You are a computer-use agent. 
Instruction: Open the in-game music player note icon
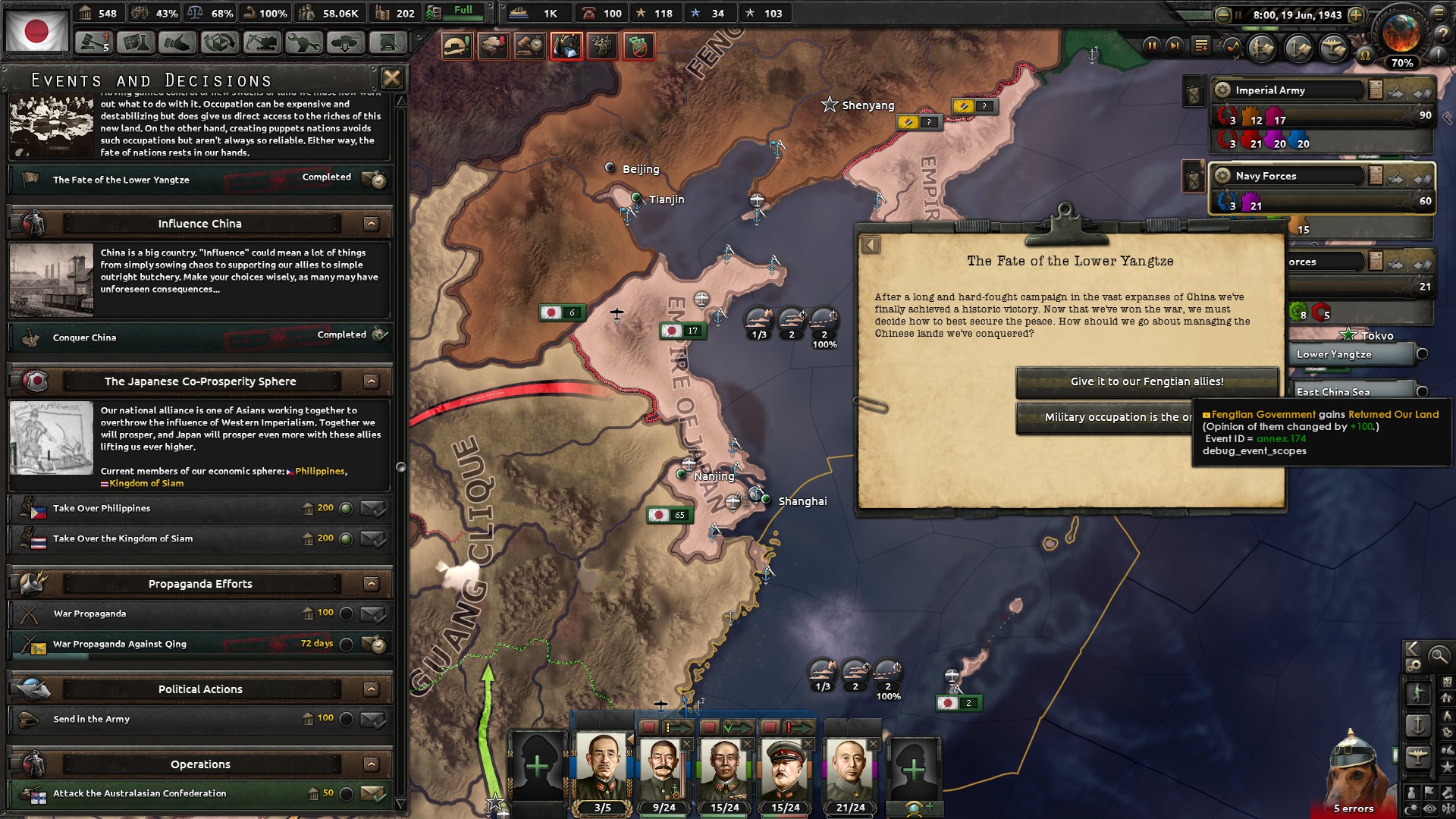[1232, 47]
